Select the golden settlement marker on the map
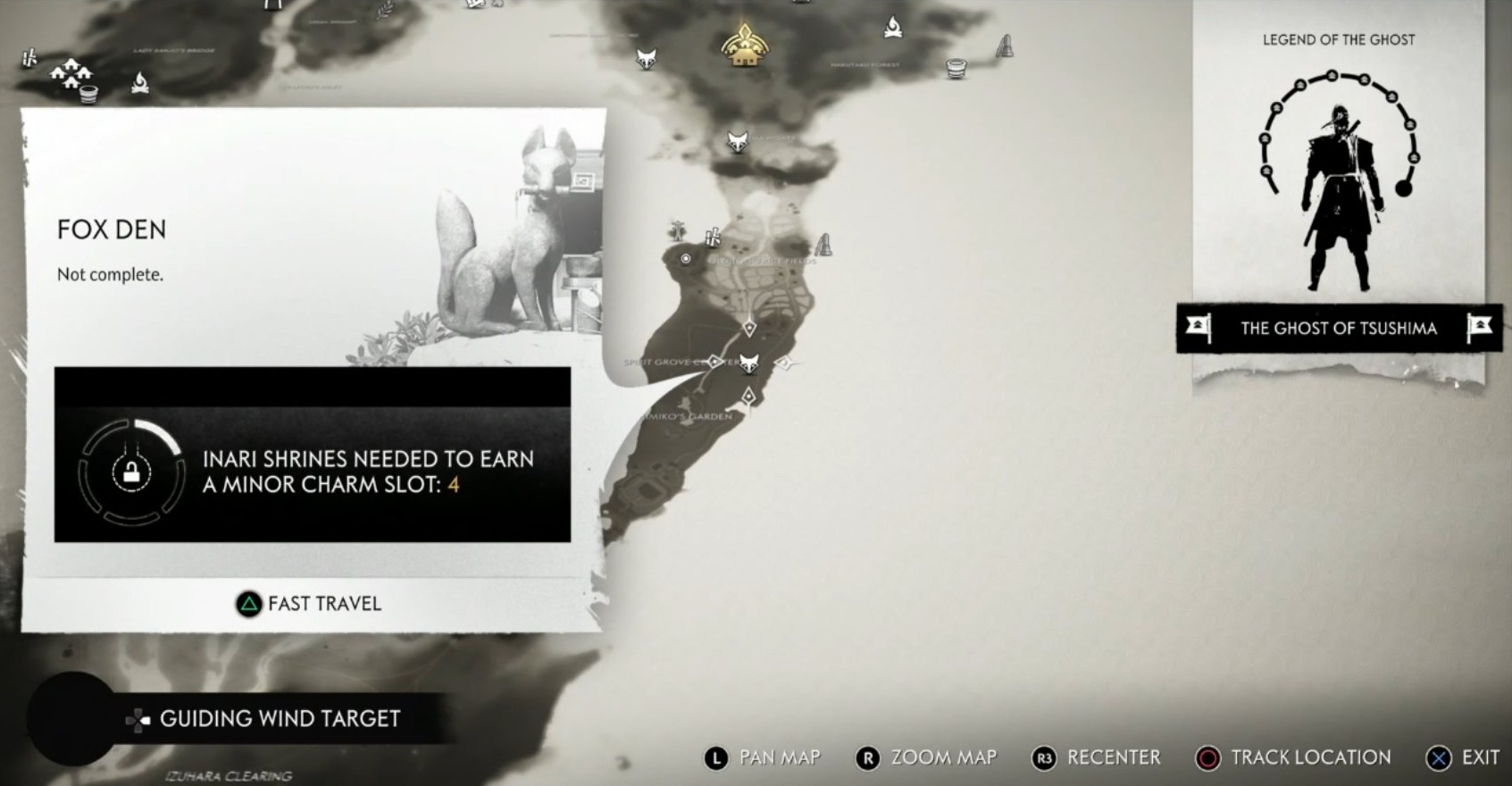The height and width of the screenshot is (786, 1512). point(744,45)
